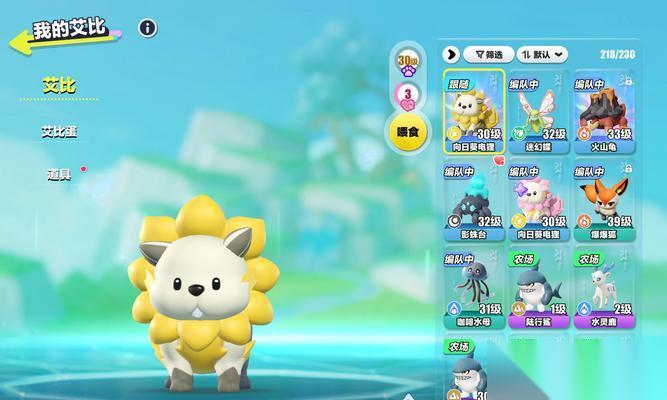Select the 咖啡水母 card
Image resolution: width=667 pixels, height=400 pixels.
474,288
